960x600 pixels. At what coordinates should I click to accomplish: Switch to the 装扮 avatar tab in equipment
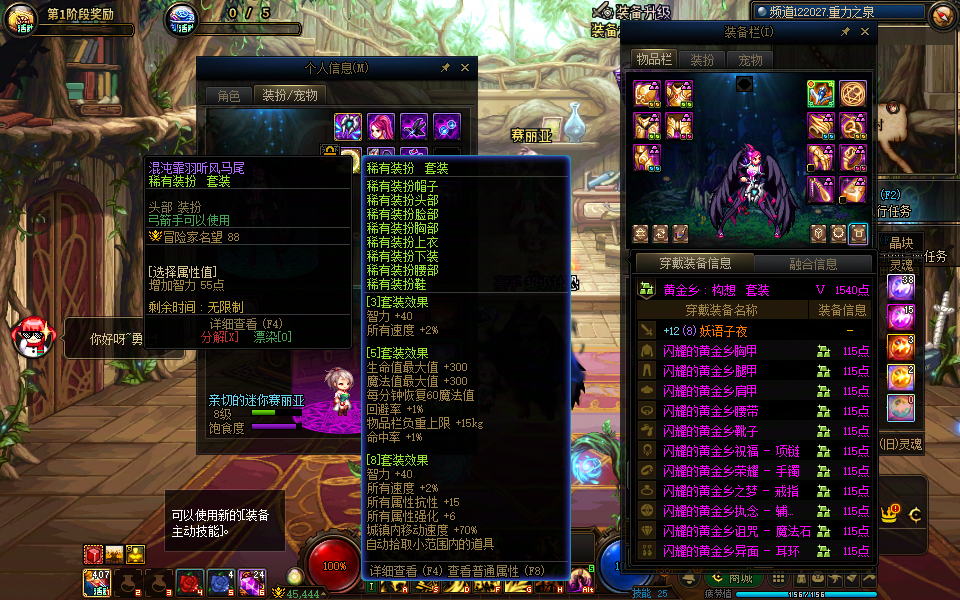pos(703,60)
